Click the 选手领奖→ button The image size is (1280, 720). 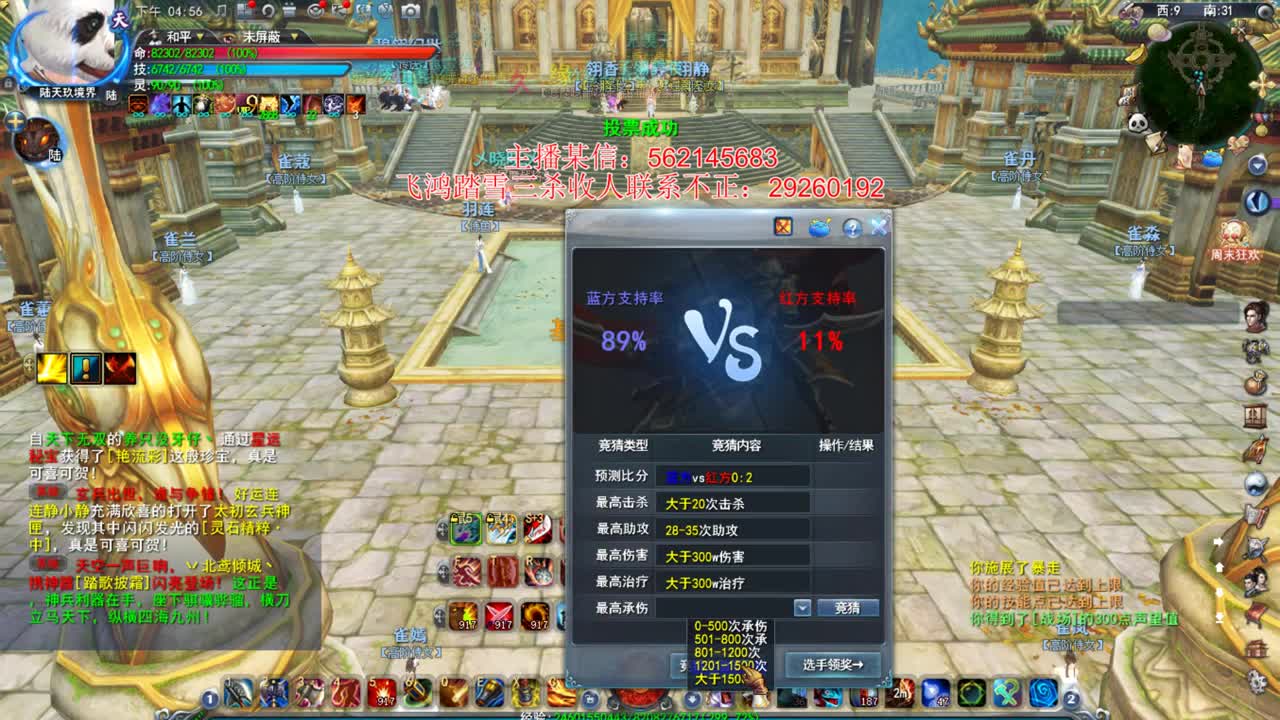click(831, 664)
